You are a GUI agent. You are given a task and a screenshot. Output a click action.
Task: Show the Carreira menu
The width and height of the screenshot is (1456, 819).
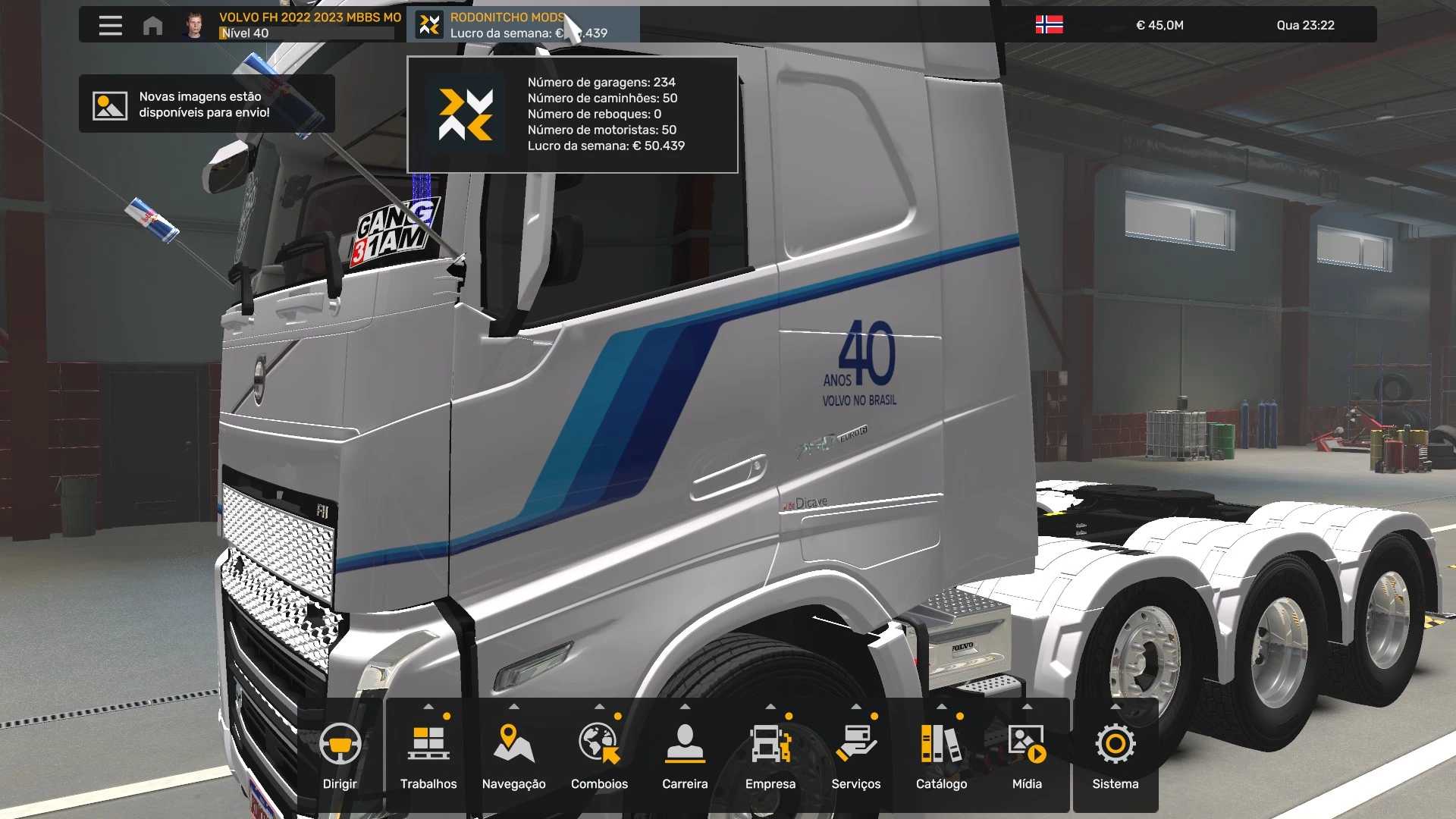point(685,755)
